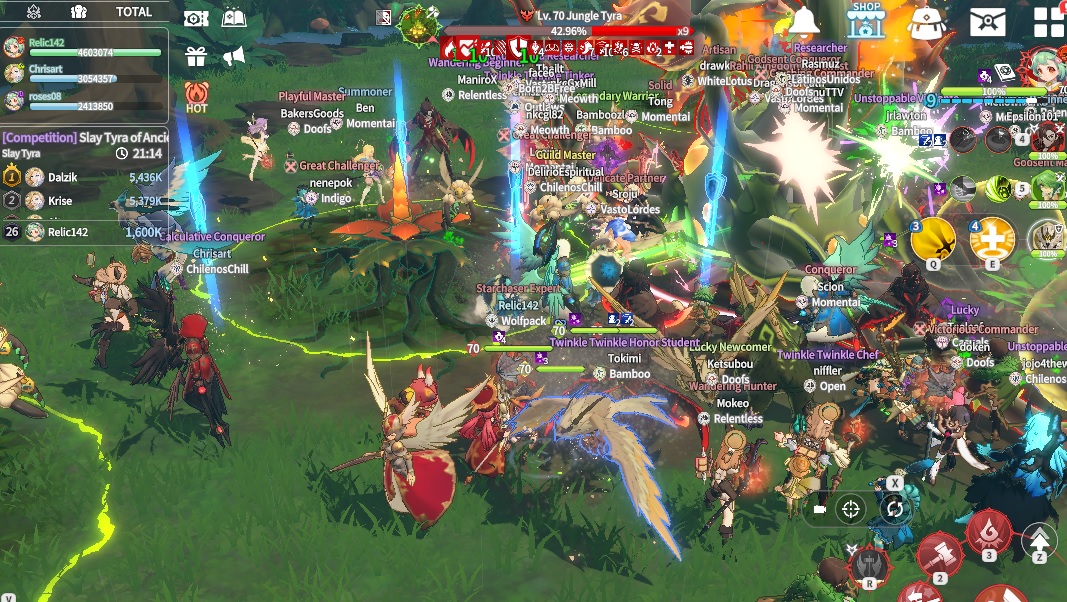Activate the winged sword R ultimate
Image resolution: width=1067 pixels, height=602 pixels.
tap(869, 566)
